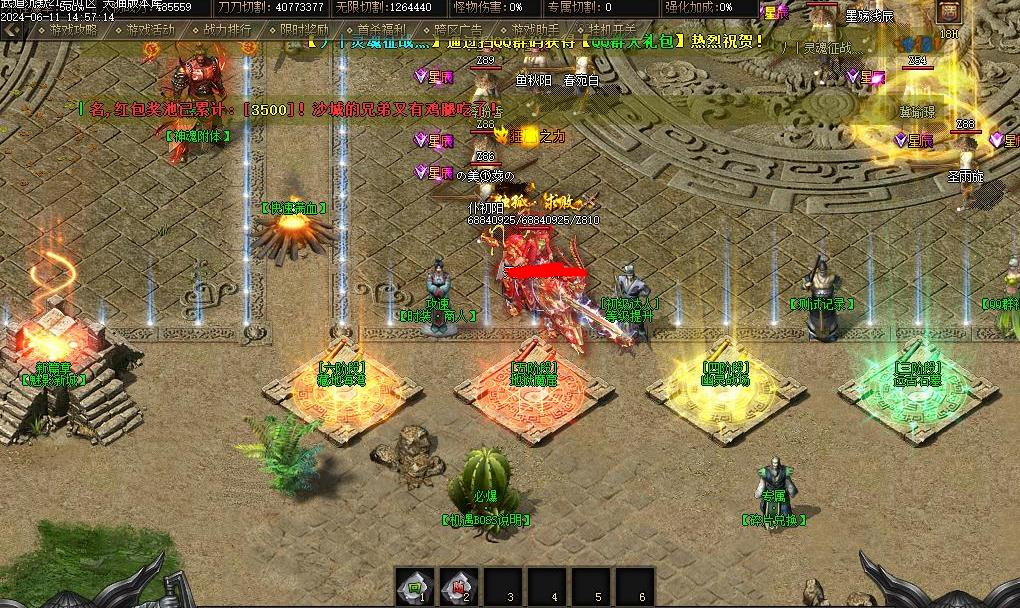
Task: Use the red scroll in hotbar slot 2
Action: pyautogui.click(x=456, y=586)
